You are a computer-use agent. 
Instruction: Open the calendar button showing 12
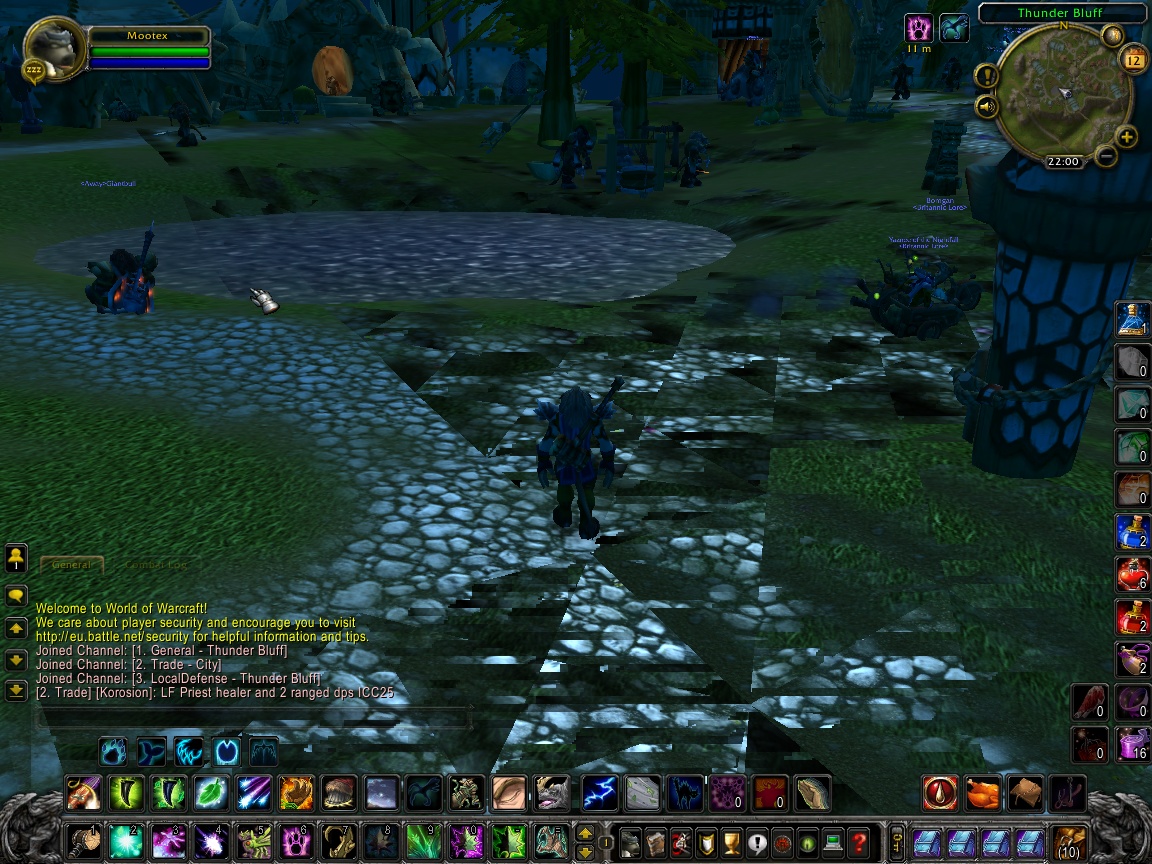tap(1134, 60)
